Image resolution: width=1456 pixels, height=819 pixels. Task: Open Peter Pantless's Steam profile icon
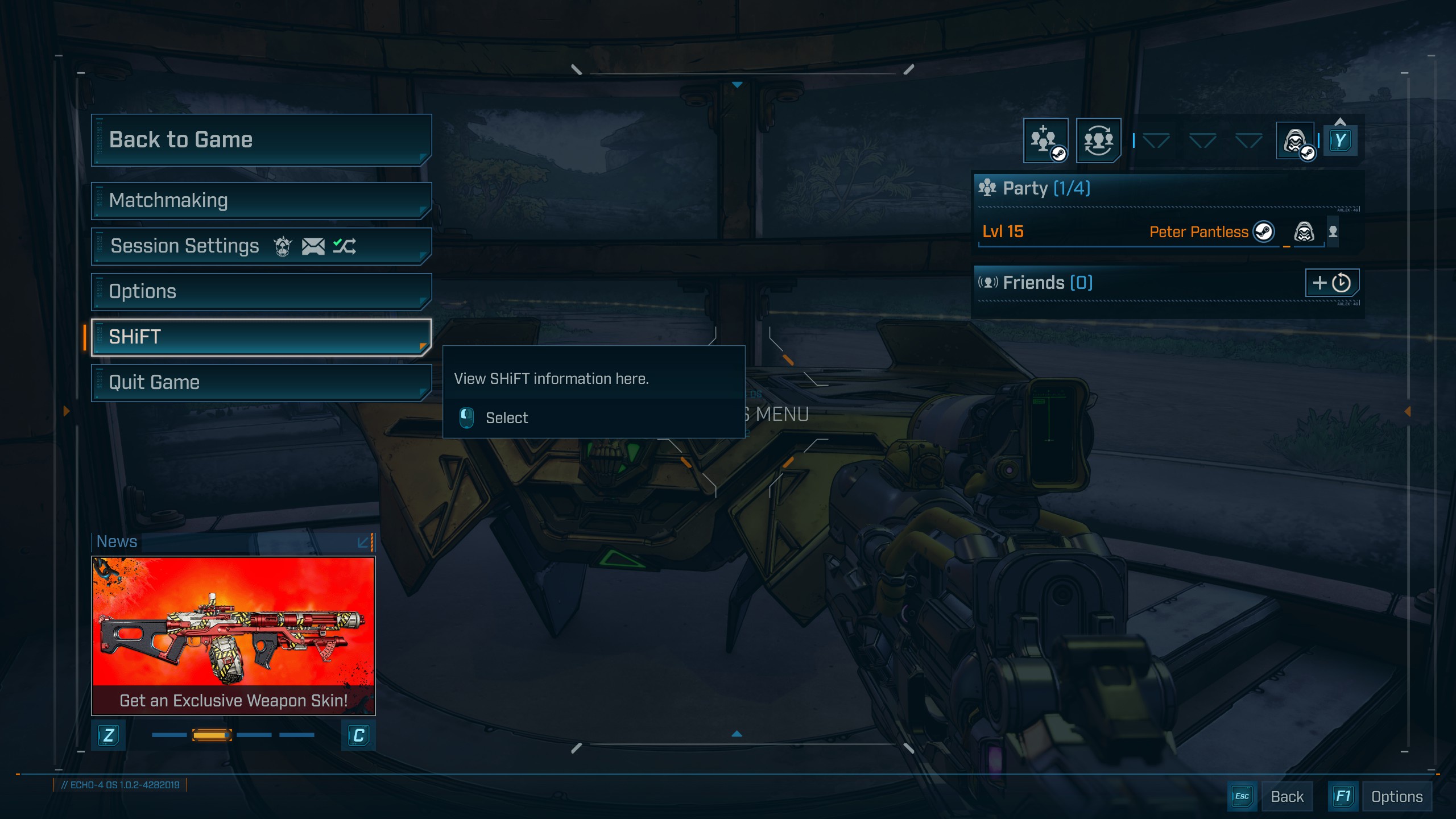click(x=1264, y=232)
